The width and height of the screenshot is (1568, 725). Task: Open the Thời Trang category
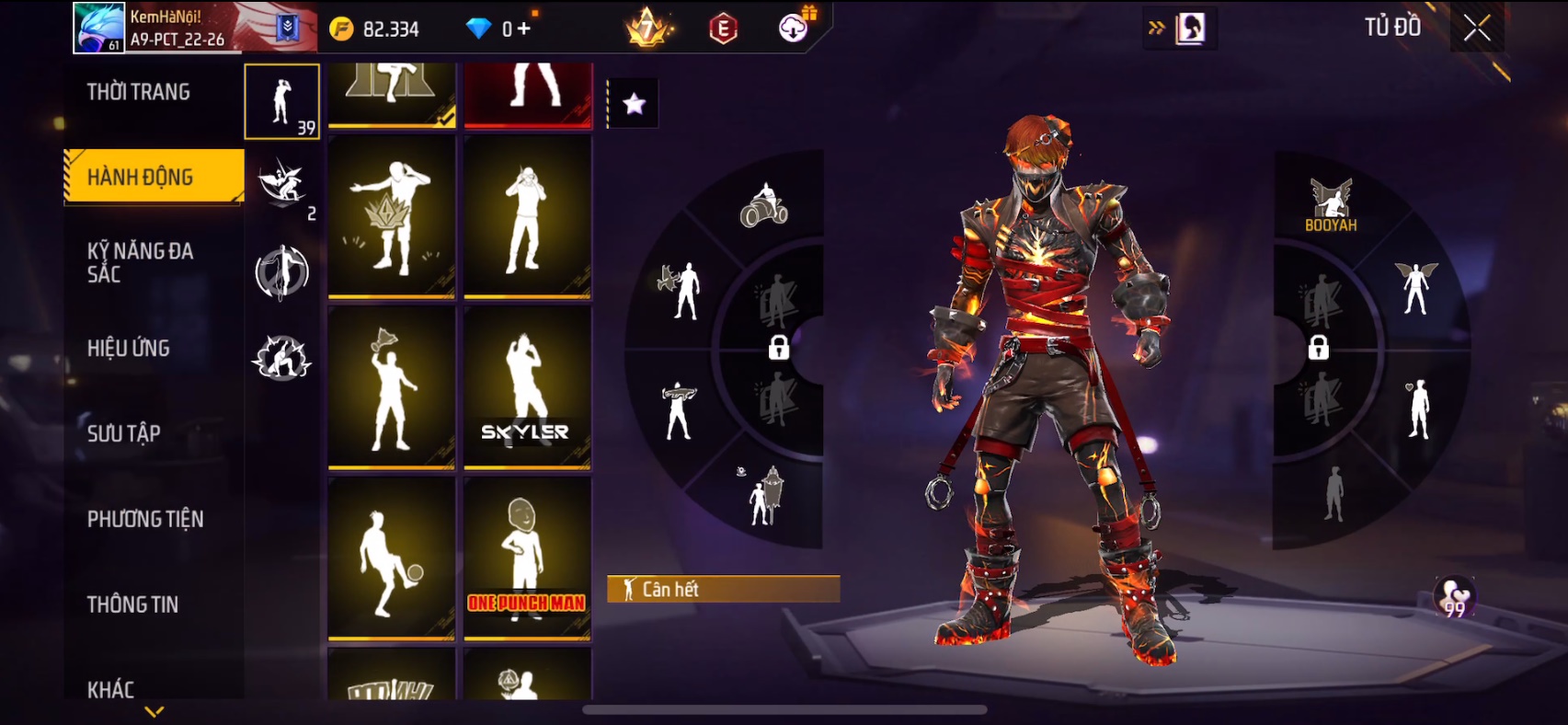pos(139,92)
